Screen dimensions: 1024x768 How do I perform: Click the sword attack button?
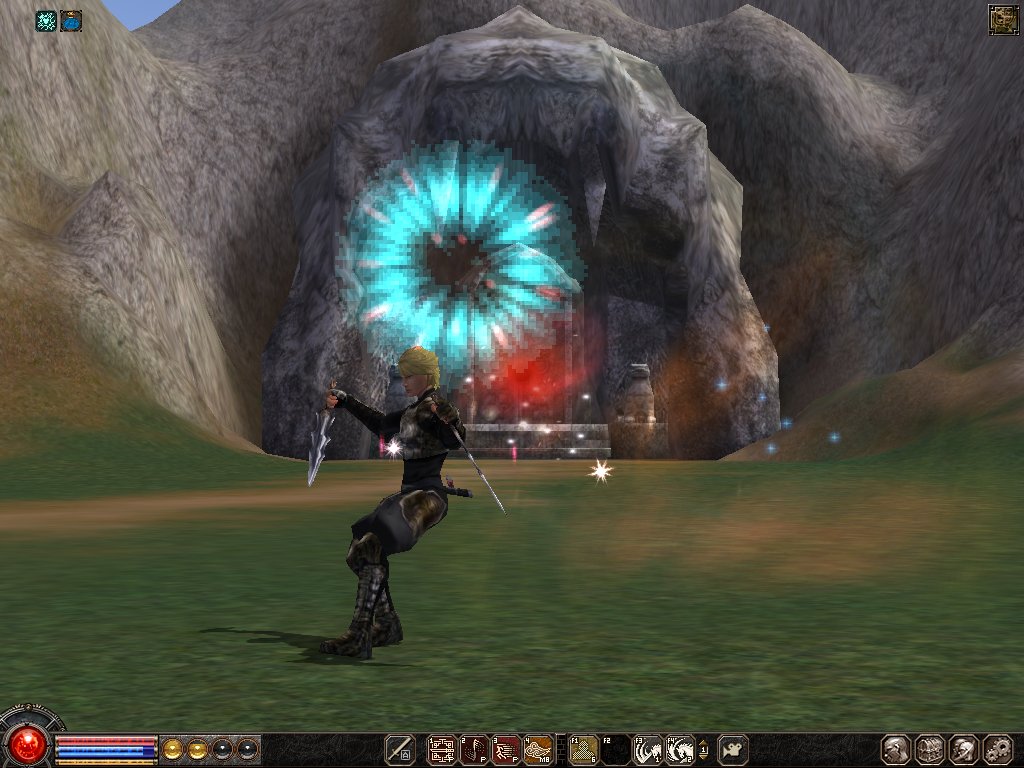[402, 749]
